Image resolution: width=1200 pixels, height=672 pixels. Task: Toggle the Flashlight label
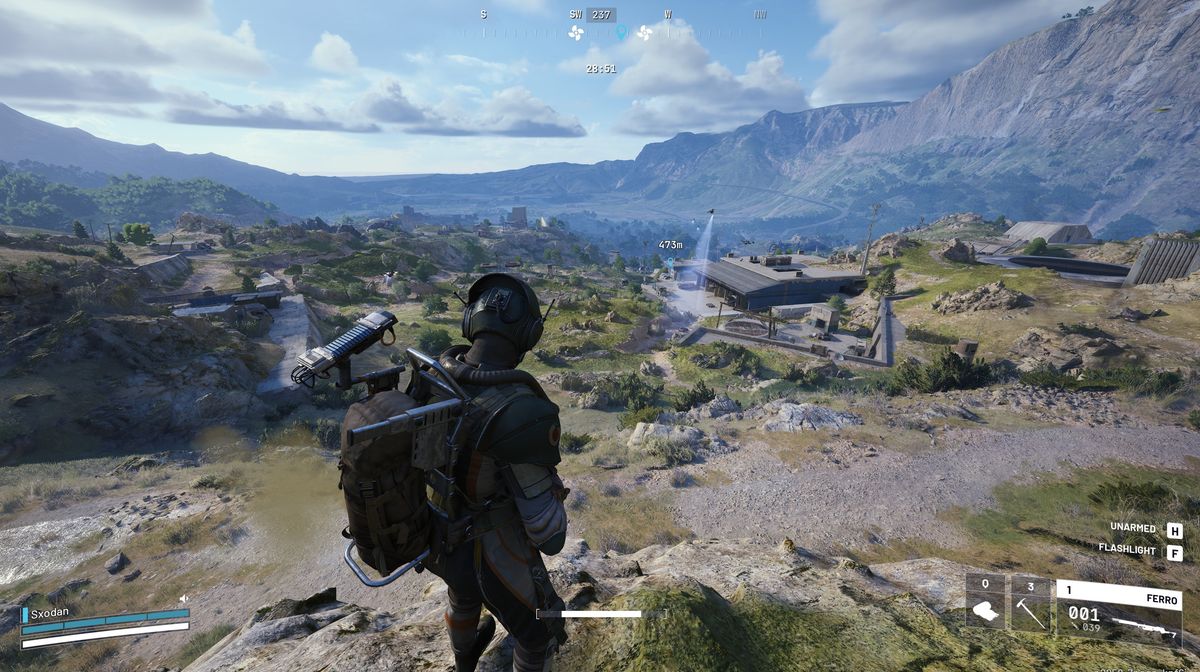(x=1127, y=550)
